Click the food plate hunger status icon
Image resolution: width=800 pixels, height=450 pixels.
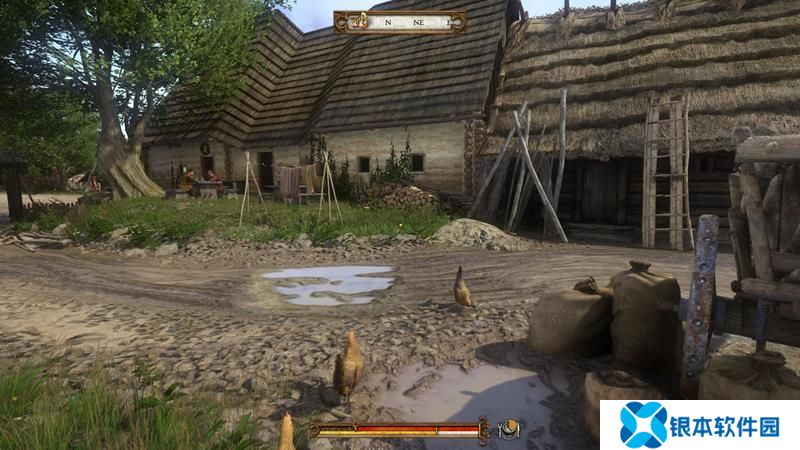(508, 429)
